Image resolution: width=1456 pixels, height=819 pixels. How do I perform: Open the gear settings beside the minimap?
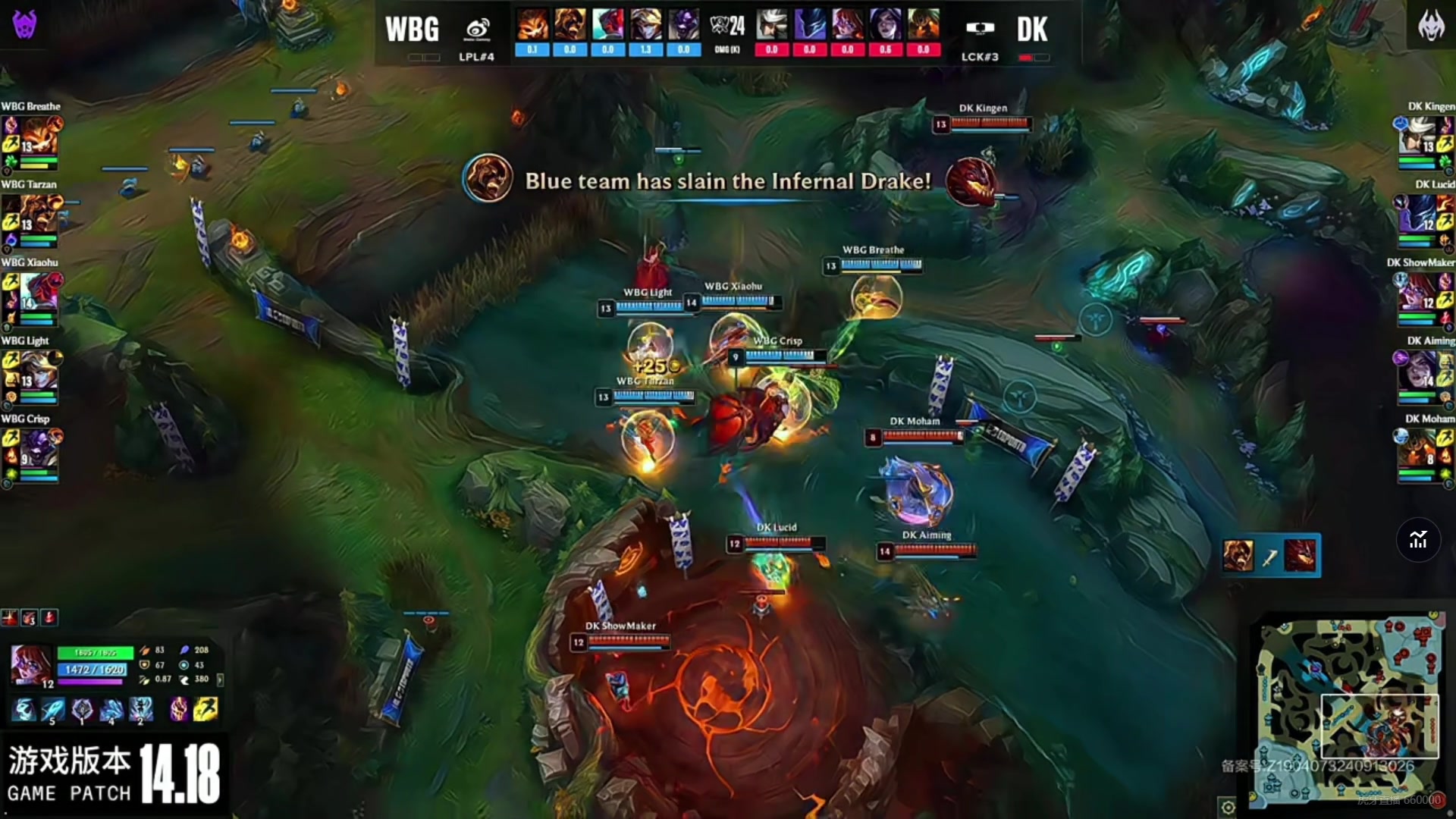tap(1228, 807)
